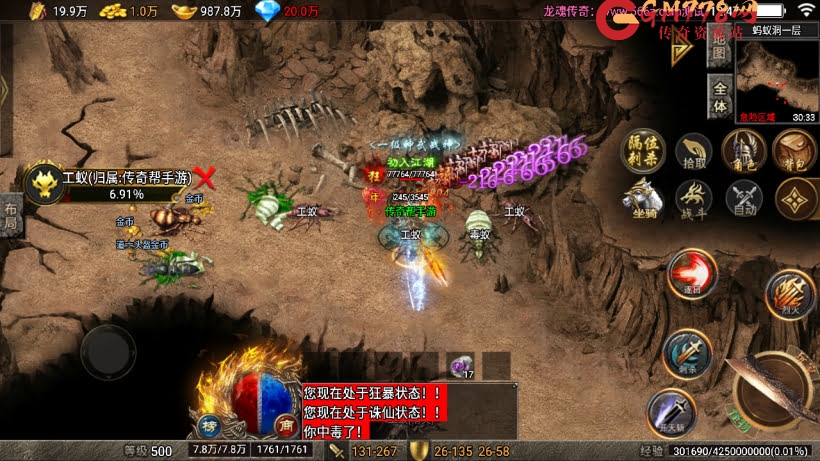Click the 蚂蚁洞一层 minimap

pyautogui.click(x=777, y=76)
